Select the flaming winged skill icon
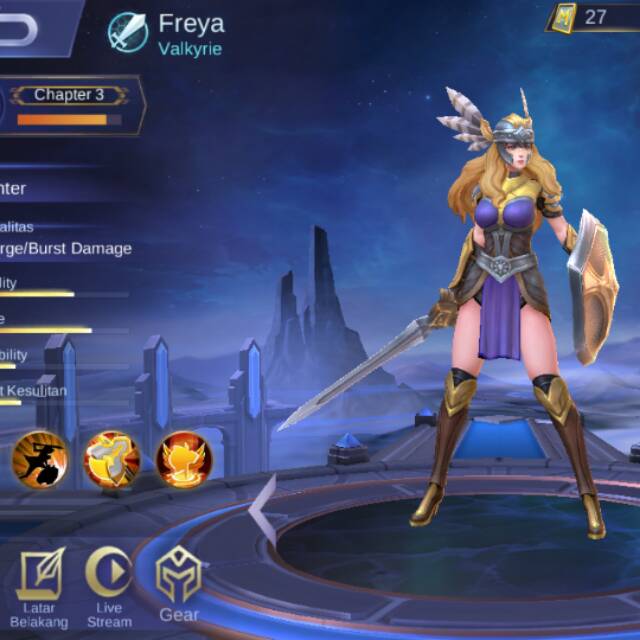 (184, 458)
